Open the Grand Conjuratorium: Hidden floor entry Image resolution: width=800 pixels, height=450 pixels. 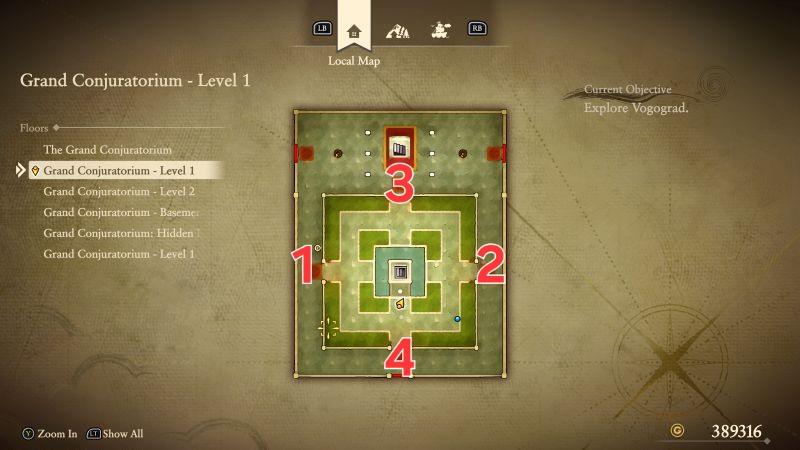(x=121, y=233)
